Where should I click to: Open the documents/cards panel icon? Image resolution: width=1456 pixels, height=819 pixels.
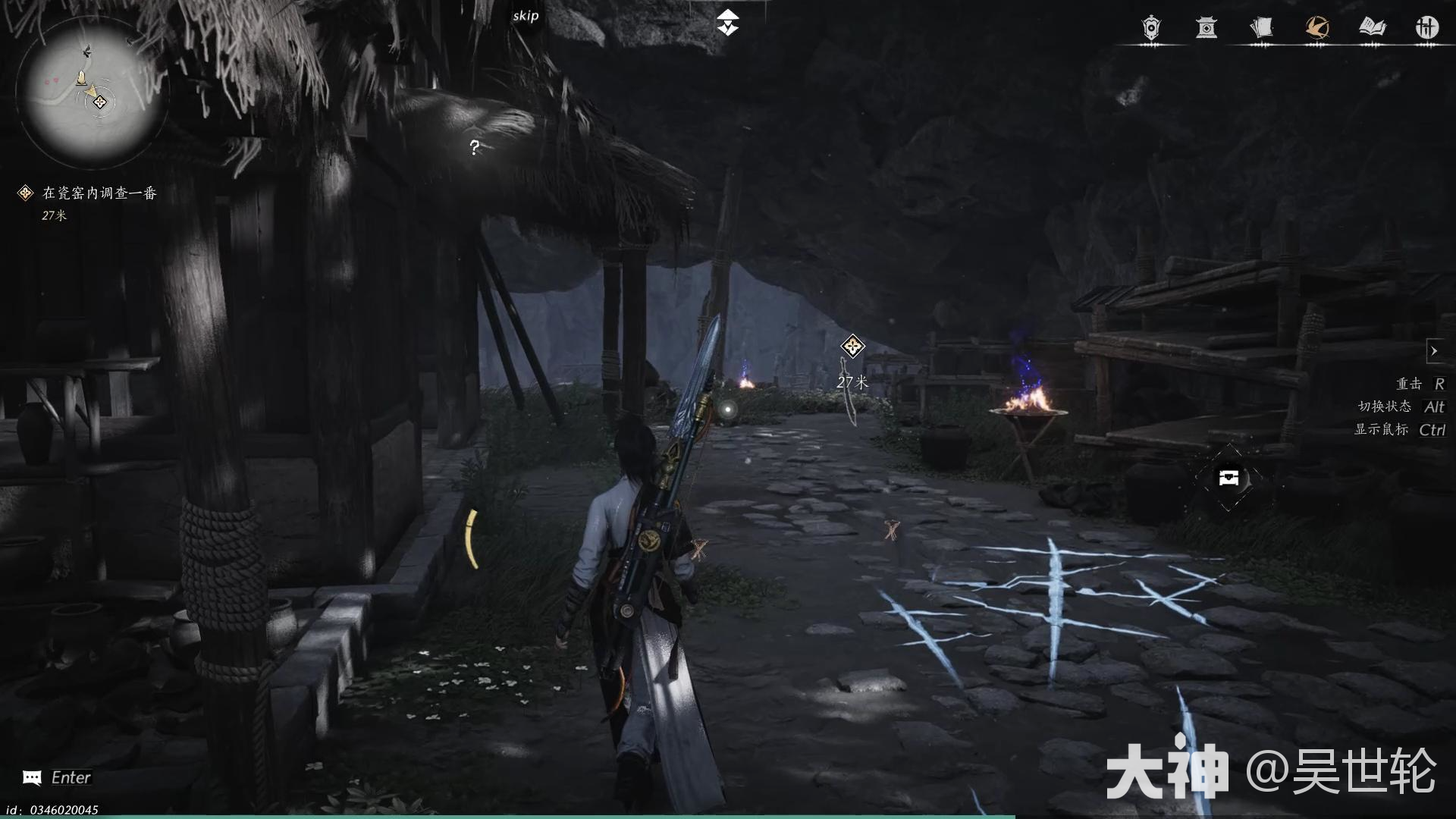[1263, 28]
